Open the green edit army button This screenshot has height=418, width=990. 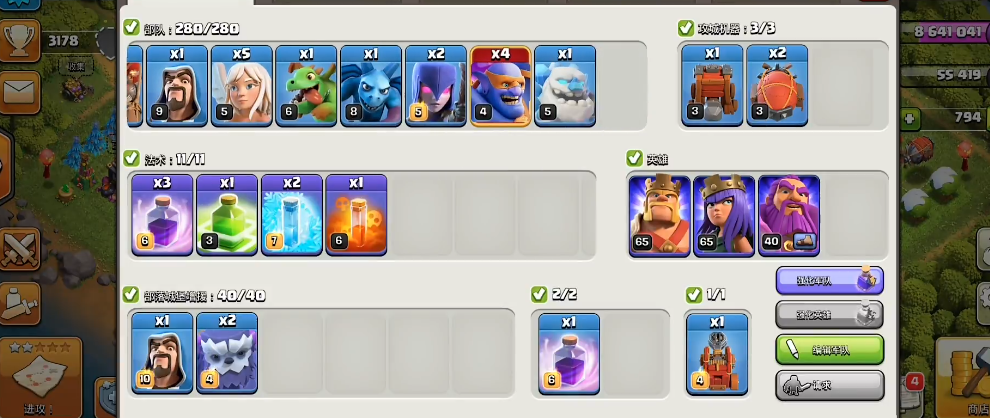829,350
